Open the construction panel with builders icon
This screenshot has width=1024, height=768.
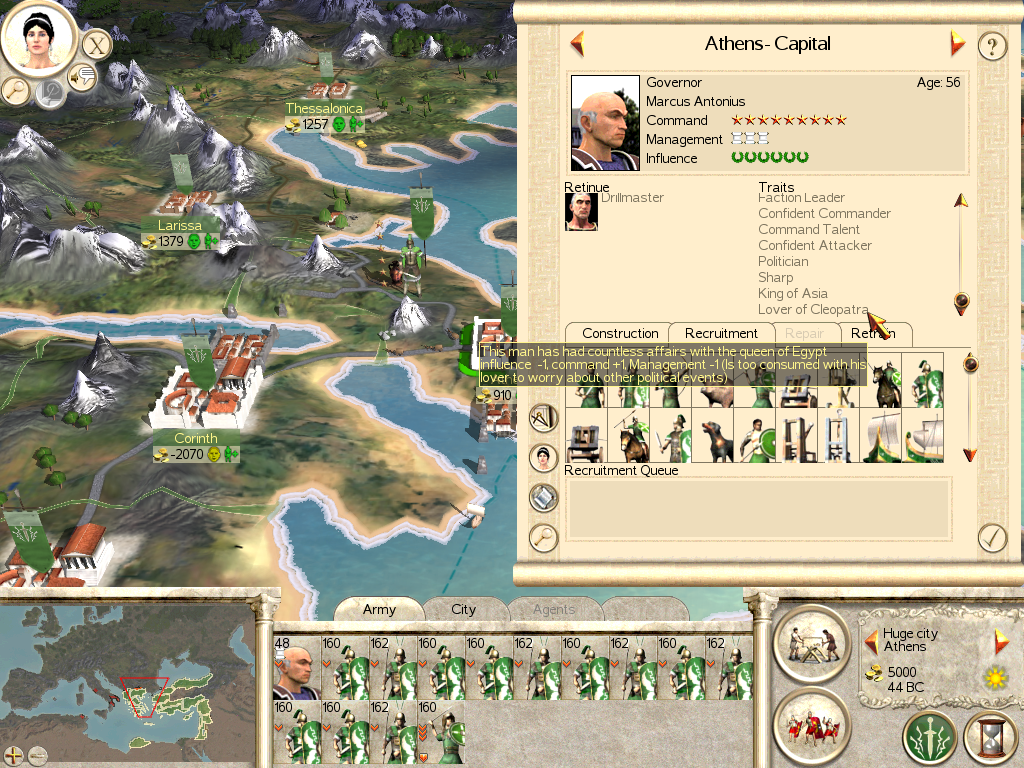[x=810, y=641]
